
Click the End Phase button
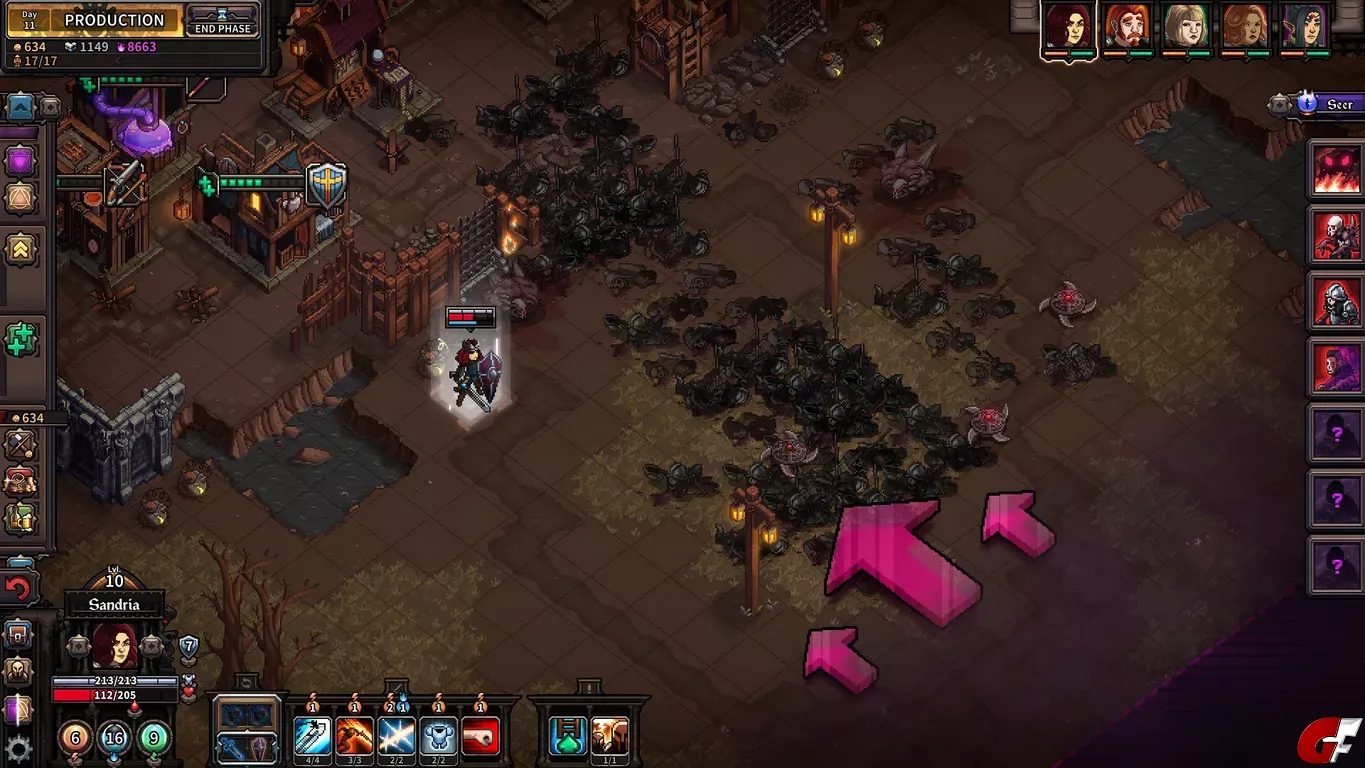click(222, 20)
